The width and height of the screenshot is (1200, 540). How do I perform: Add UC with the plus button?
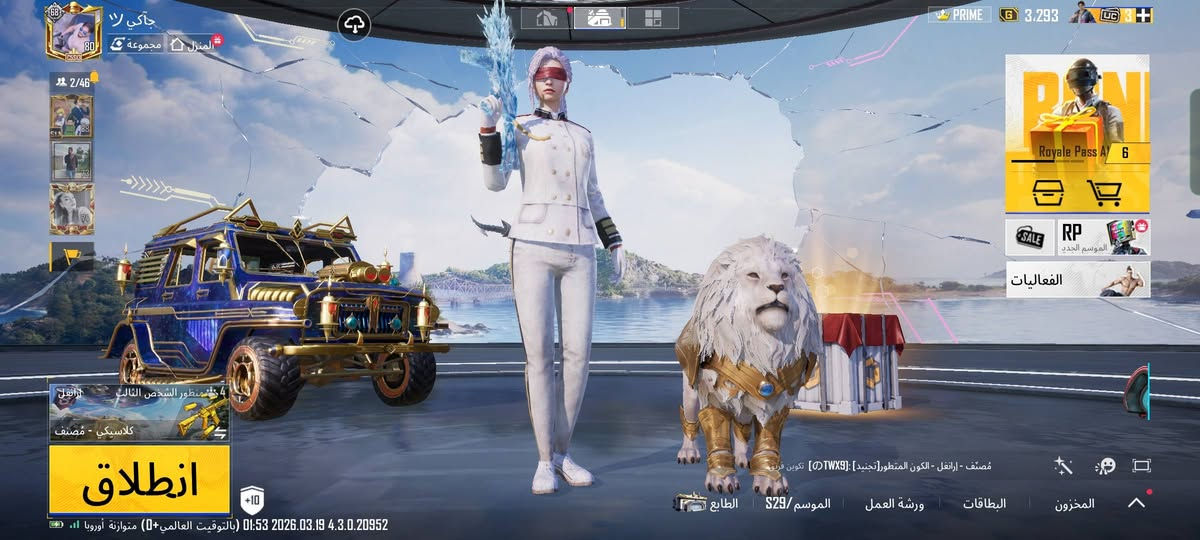[1143, 15]
